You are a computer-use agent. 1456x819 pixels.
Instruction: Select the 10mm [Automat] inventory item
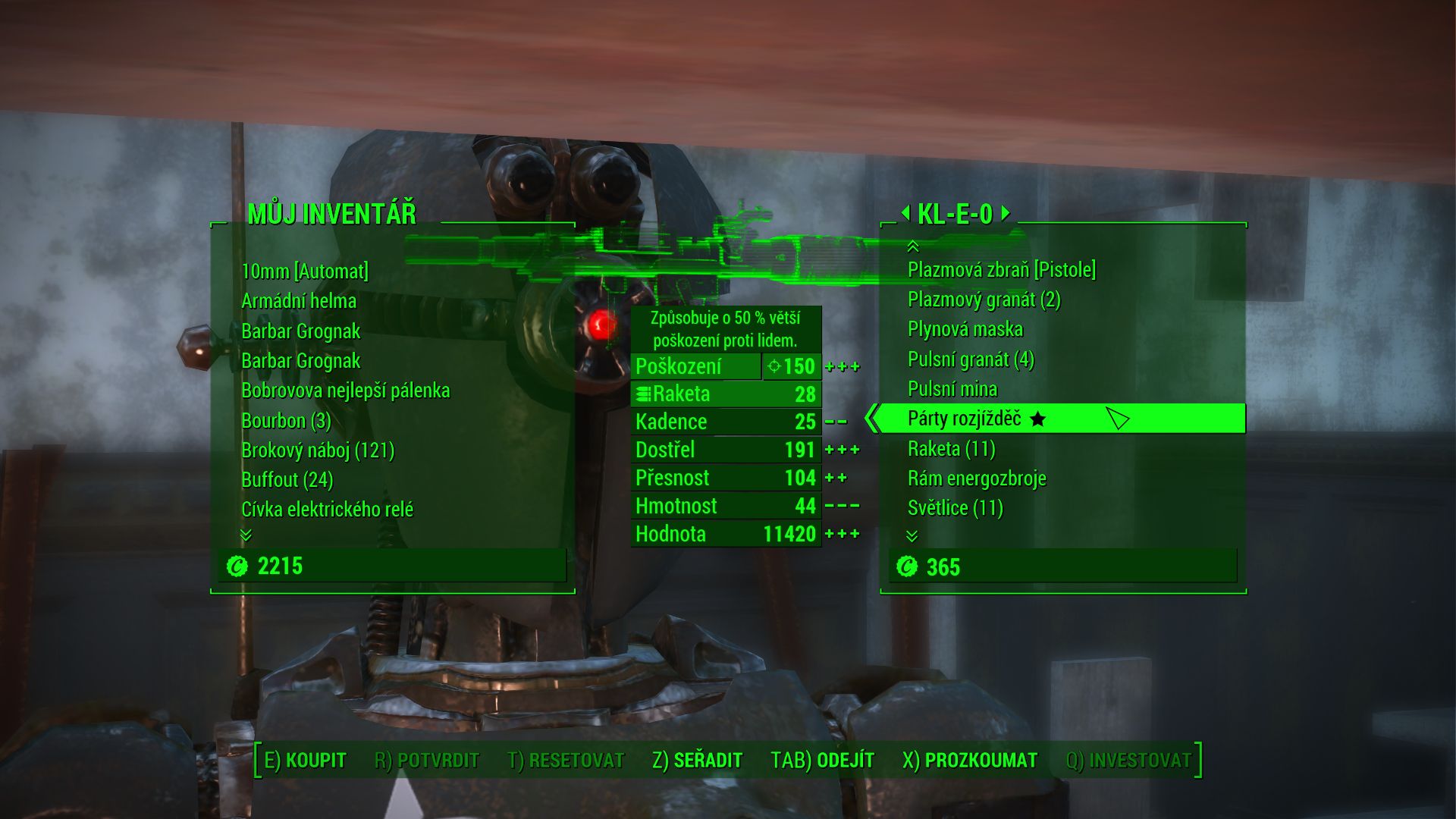[305, 271]
